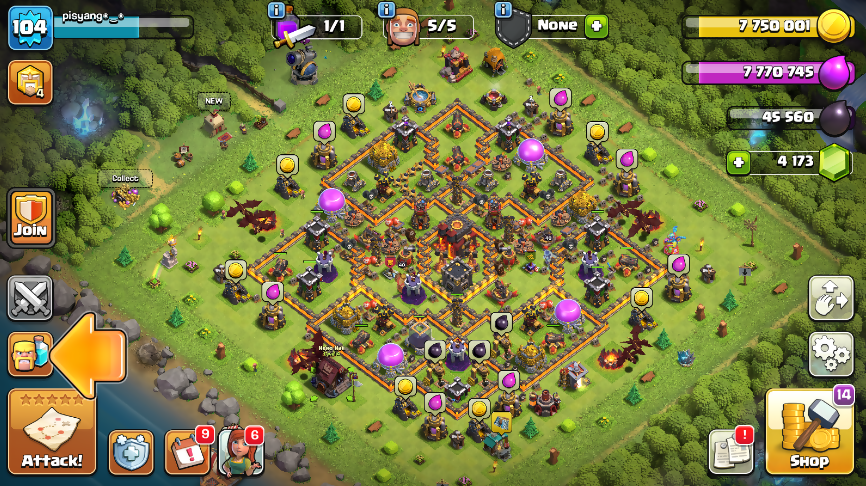Open the Shop

coord(809,431)
